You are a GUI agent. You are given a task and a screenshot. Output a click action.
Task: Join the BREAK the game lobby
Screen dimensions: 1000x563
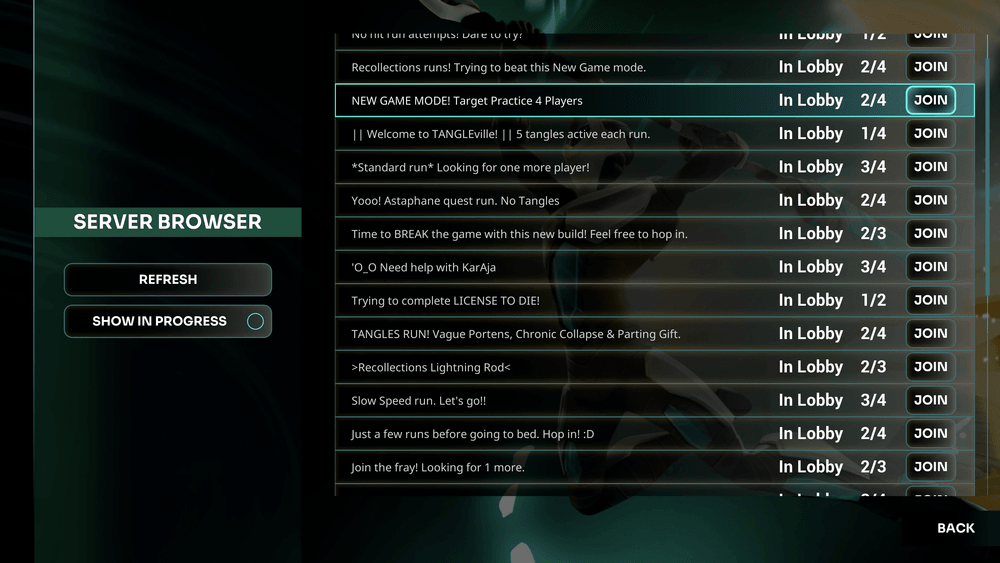pos(930,233)
